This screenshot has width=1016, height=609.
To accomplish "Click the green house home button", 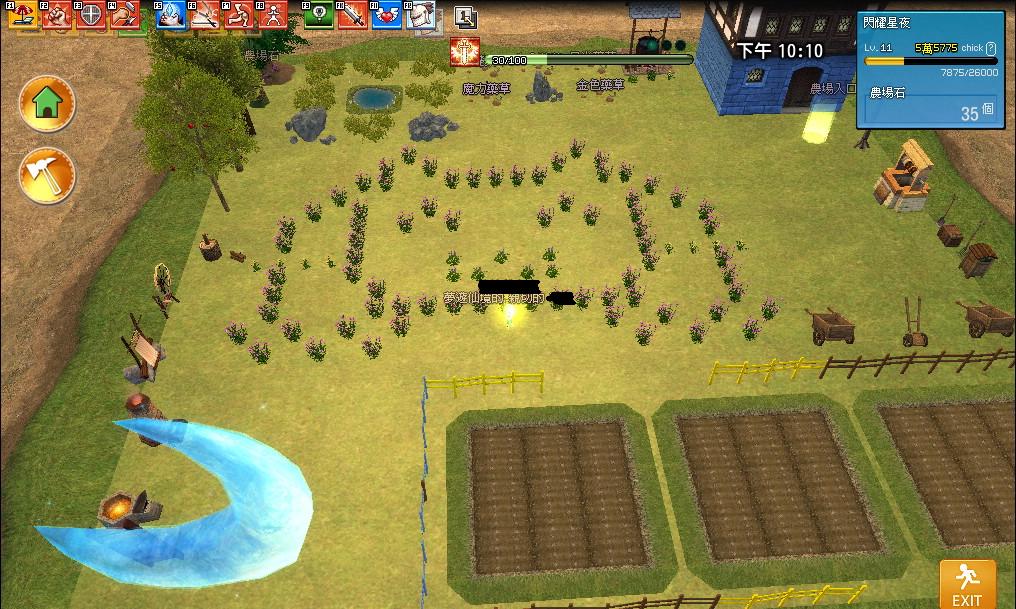I will pos(47,102).
